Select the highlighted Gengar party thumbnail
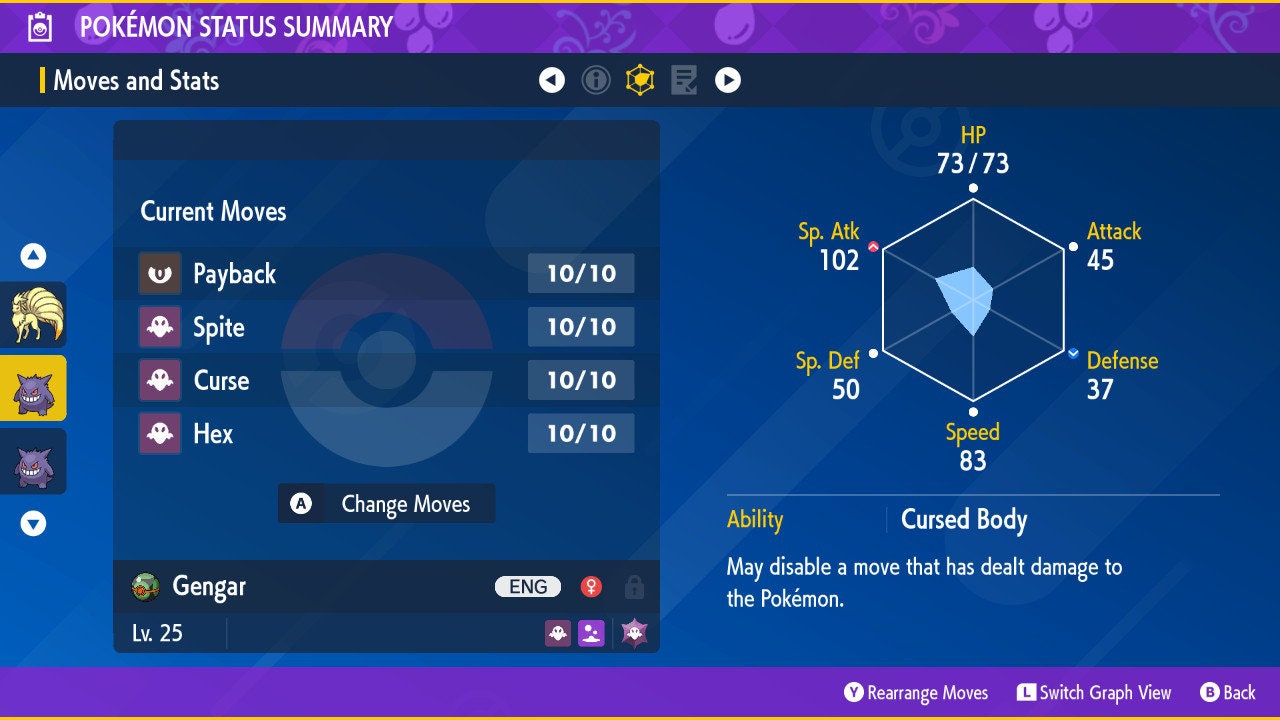This screenshot has height=720, width=1280. tap(33, 388)
